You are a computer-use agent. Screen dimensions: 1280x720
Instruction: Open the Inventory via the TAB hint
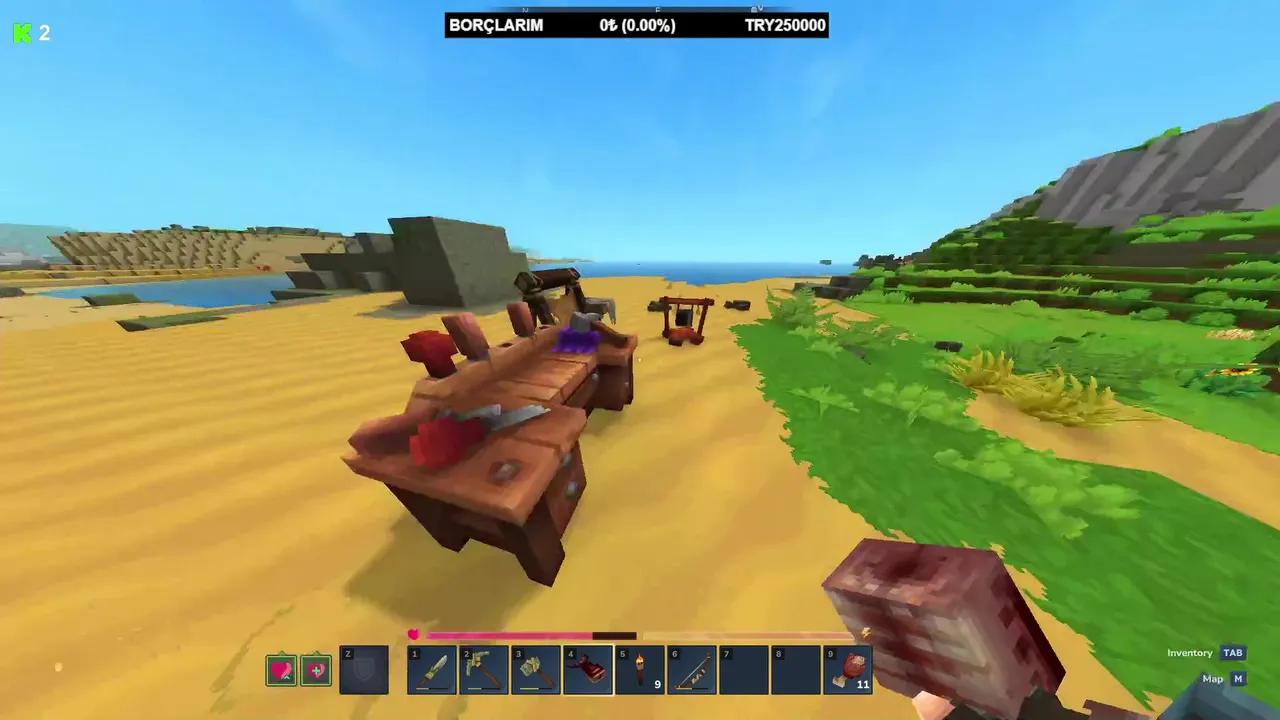1233,652
